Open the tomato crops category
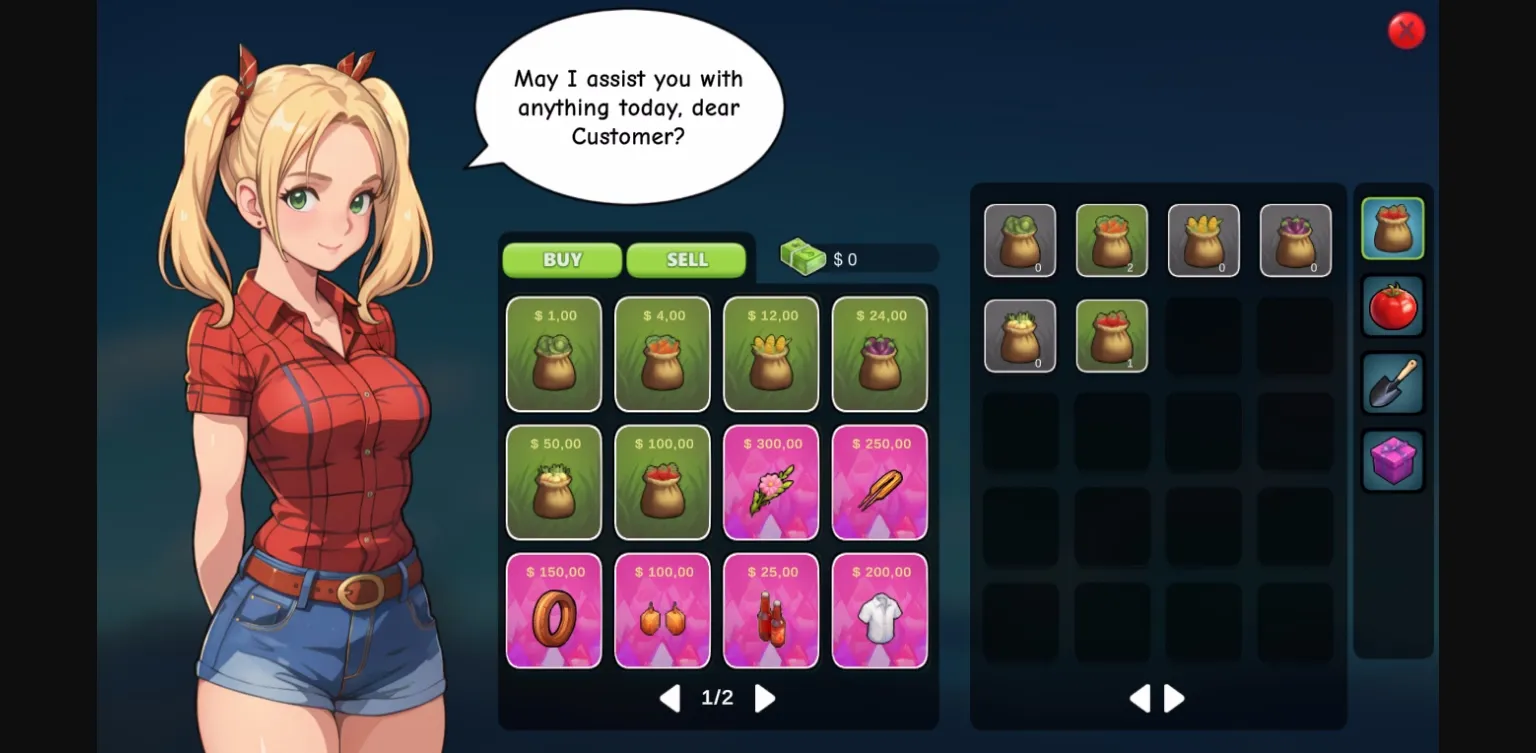Viewport: 1536px width, 753px height. [x=1393, y=305]
